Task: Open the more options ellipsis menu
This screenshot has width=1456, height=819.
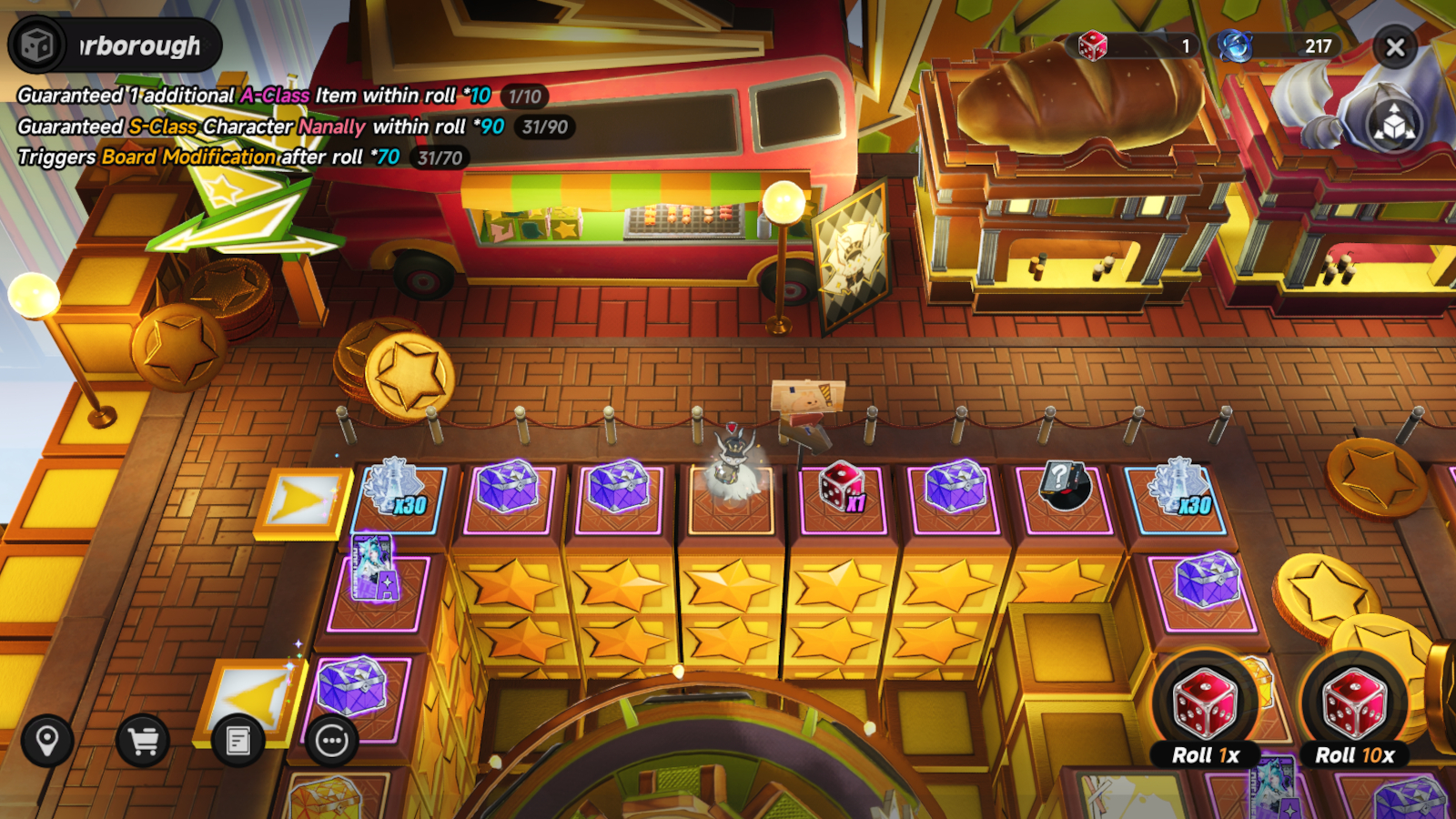Action: pyautogui.click(x=332, y=741)
